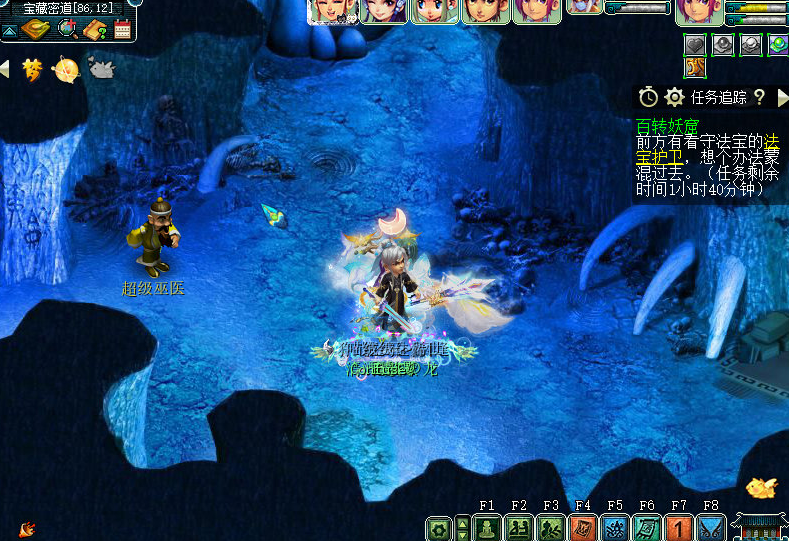The width and height of the screenshot is (789, 541).
Task: Open the calendar activity icon
Action: [122, 30]
